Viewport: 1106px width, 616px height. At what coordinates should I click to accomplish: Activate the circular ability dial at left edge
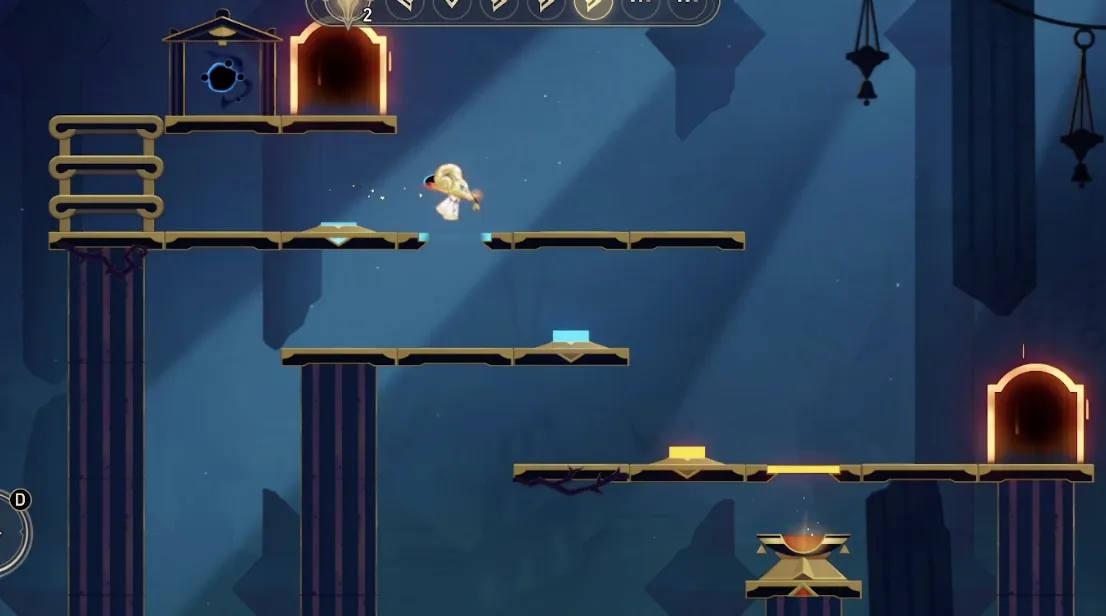10,532
